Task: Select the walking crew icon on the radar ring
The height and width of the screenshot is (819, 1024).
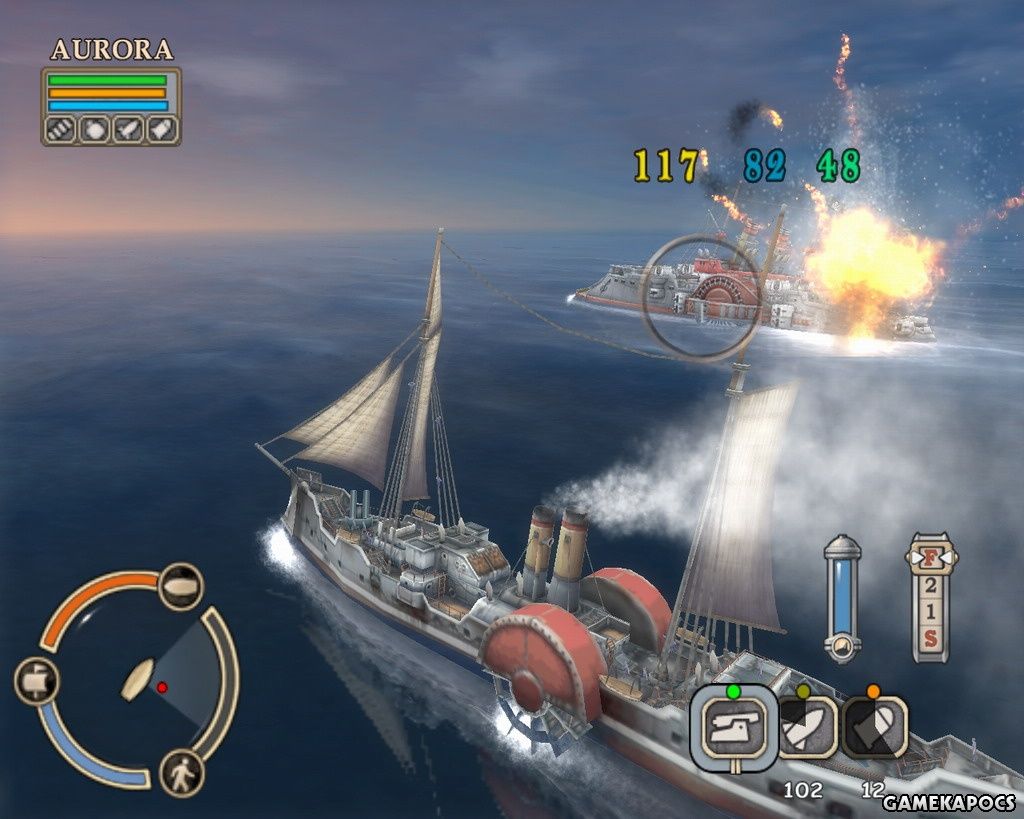Action: pos(182,773)
